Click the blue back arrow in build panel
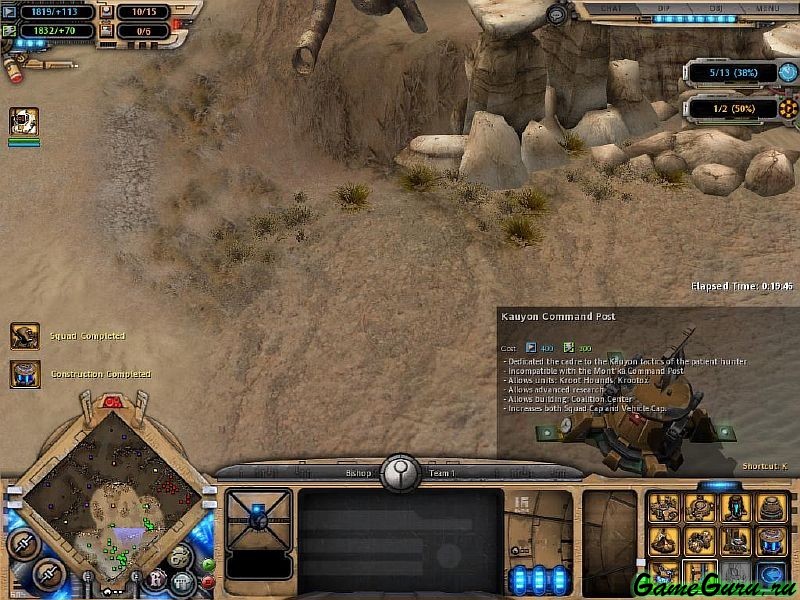This screenshot has height=600, width=800. point(771,573)
